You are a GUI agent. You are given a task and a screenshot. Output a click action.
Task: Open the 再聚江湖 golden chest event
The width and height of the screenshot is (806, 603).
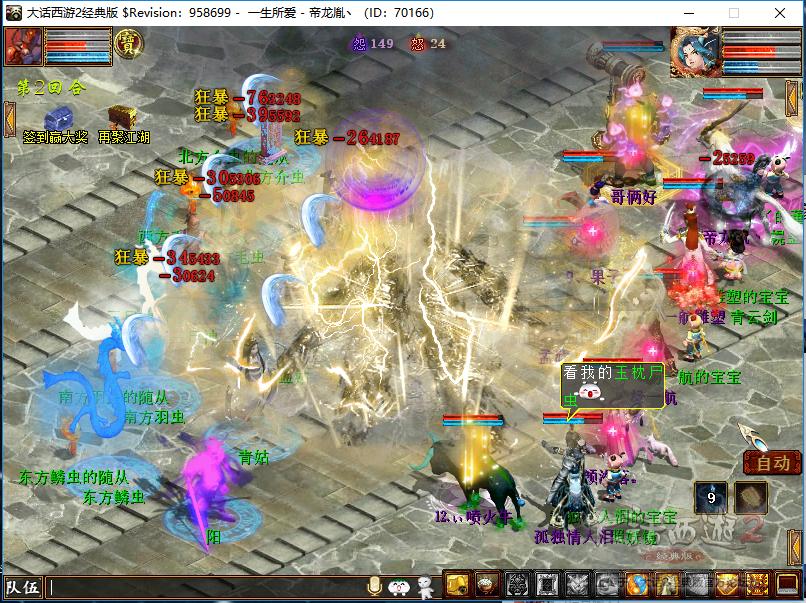tap(123, 116)
